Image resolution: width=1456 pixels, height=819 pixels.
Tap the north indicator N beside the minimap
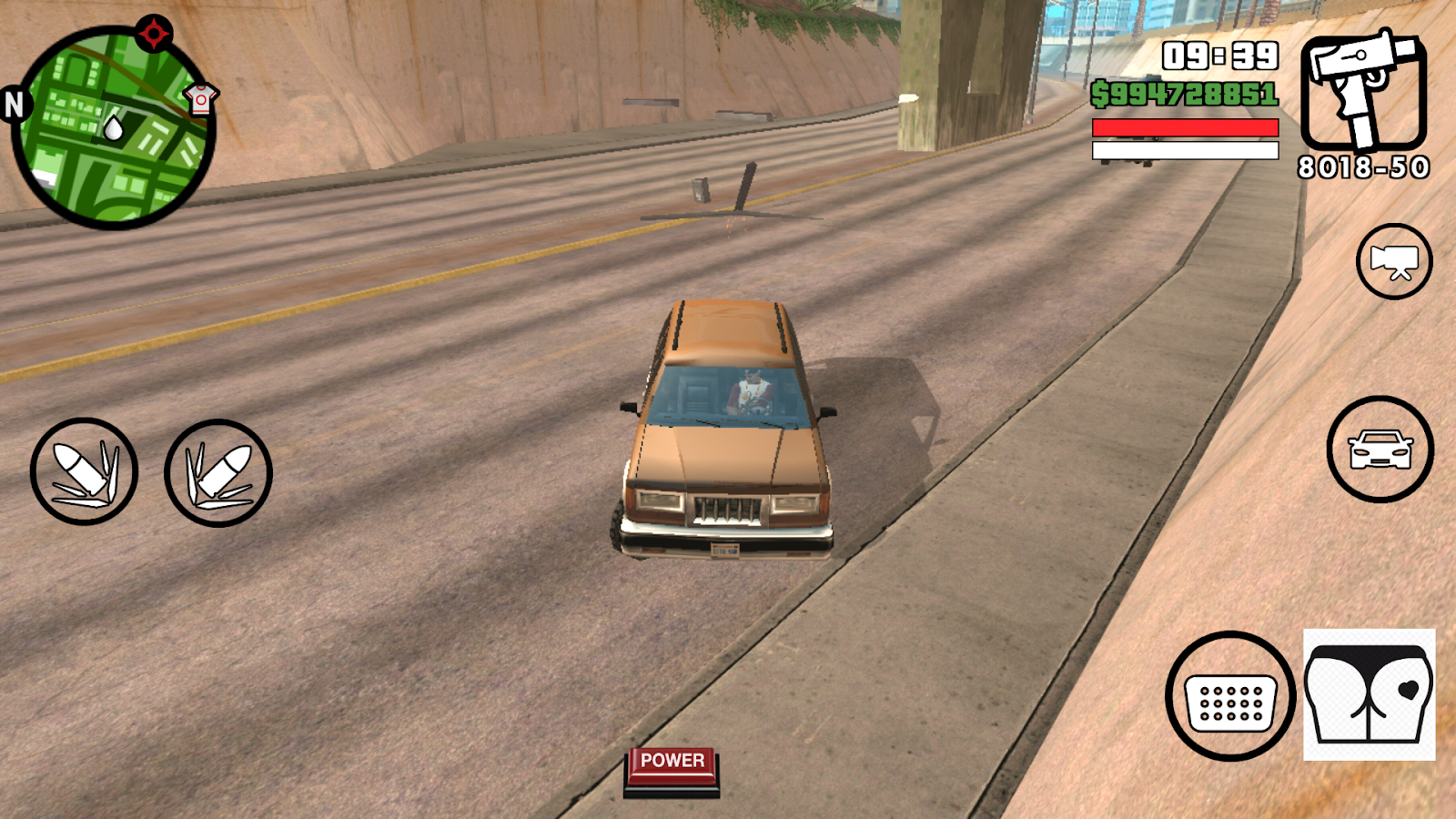13,105
